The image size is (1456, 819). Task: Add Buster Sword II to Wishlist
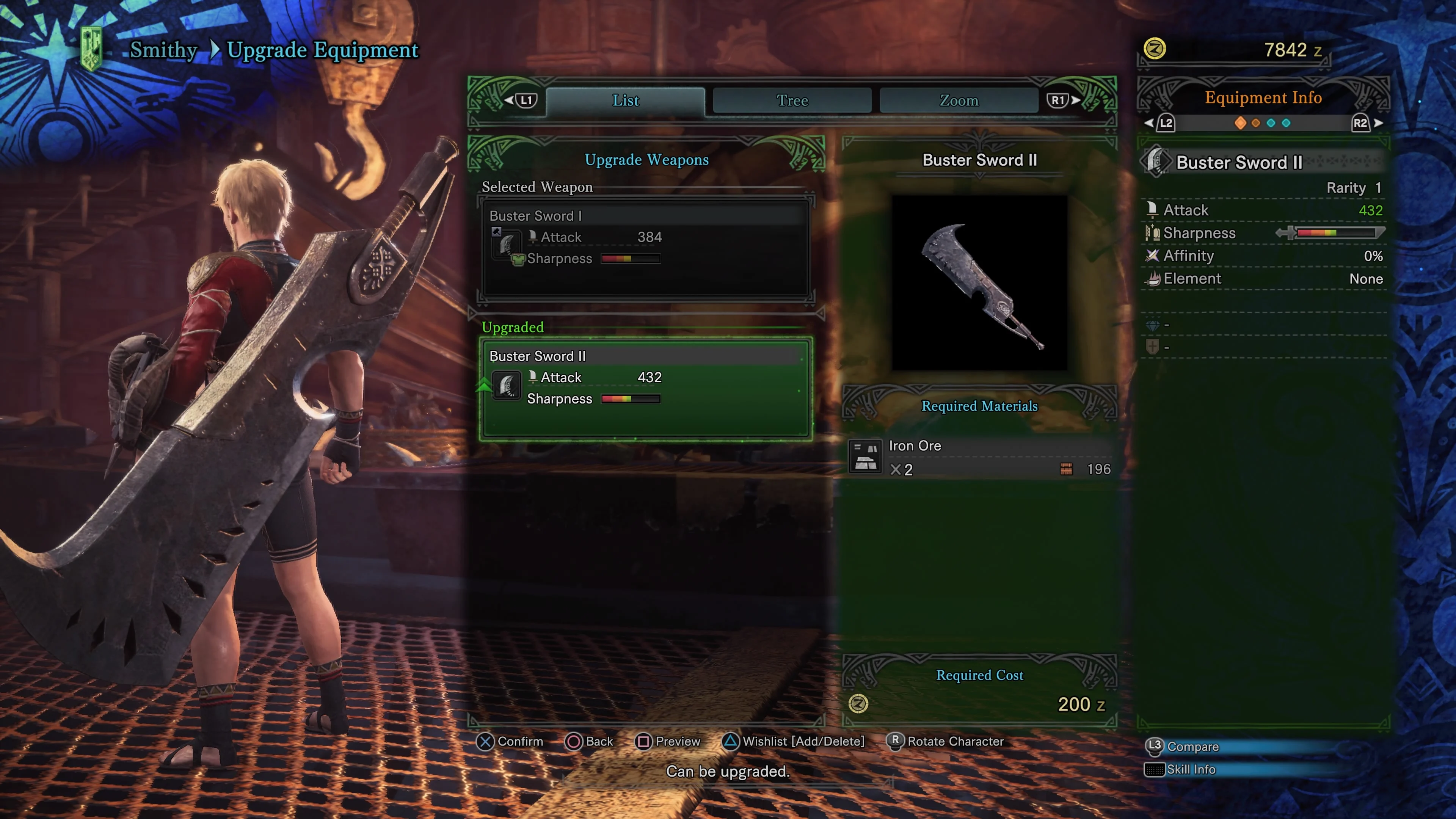click(794, 742)
